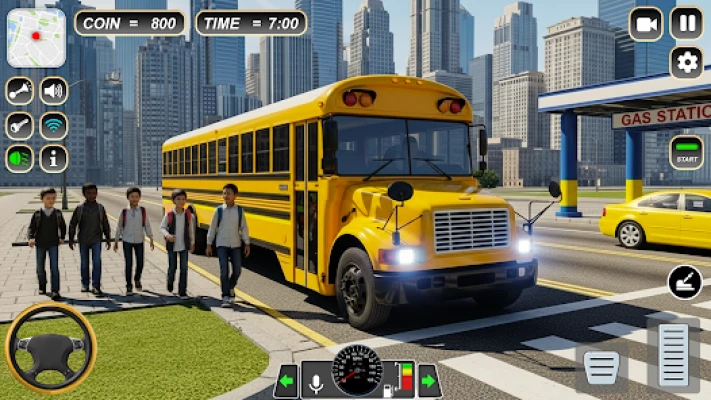Toggle the flashlight headlights button

click(x=20, y=125)
